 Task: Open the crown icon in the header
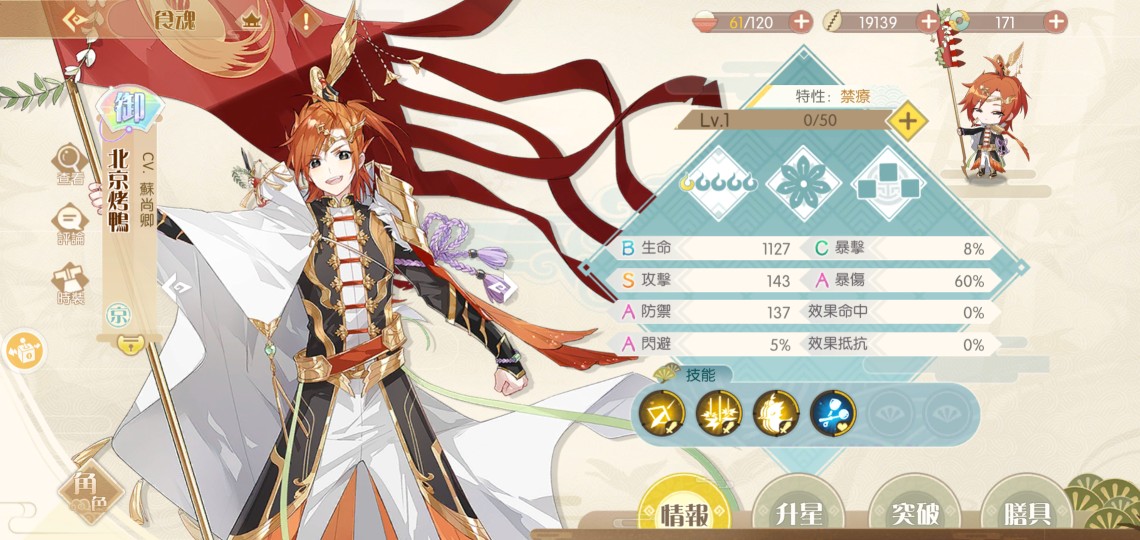coord(252,20)
